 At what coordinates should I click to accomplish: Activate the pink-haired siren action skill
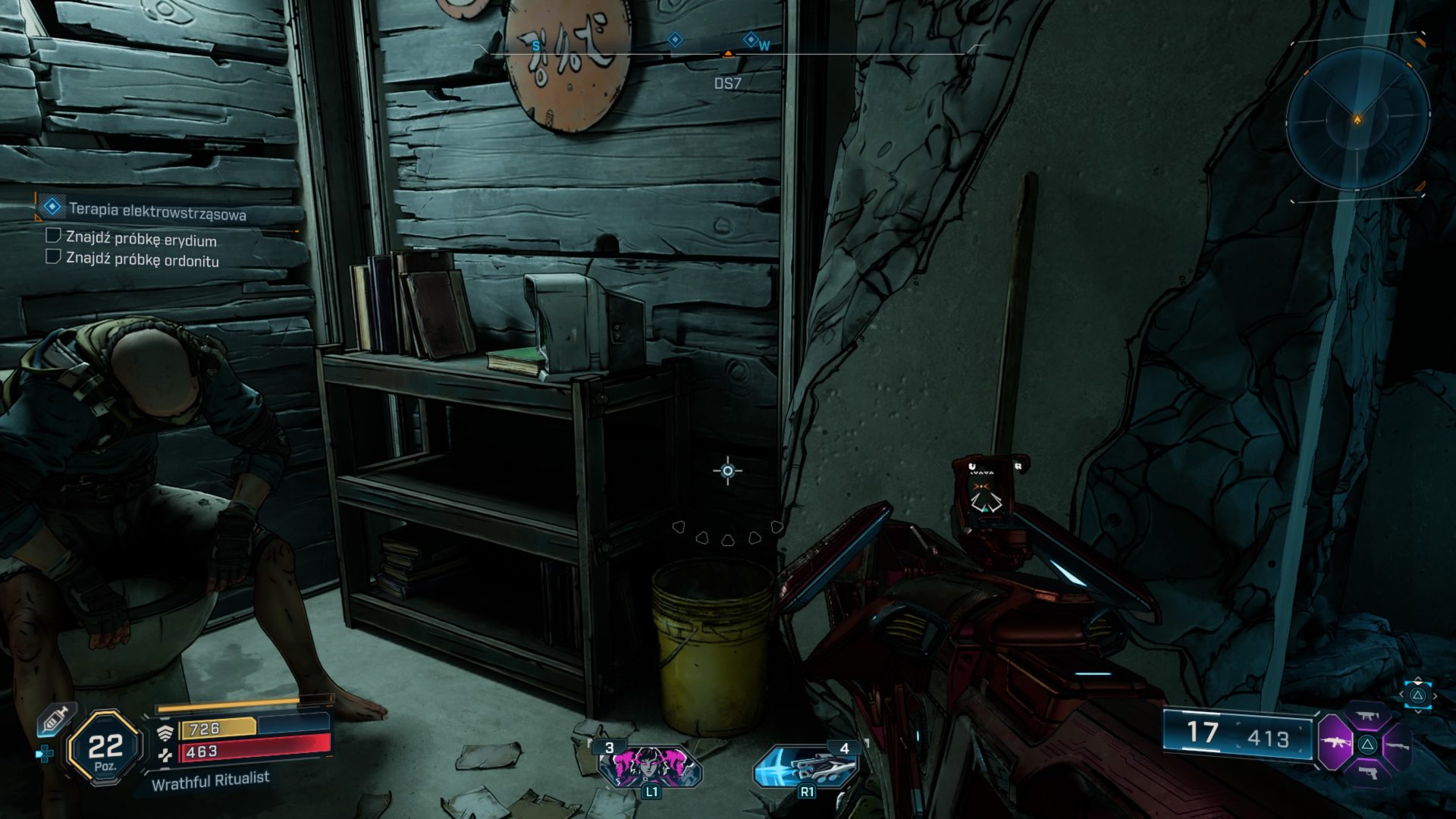pos(651,766)
